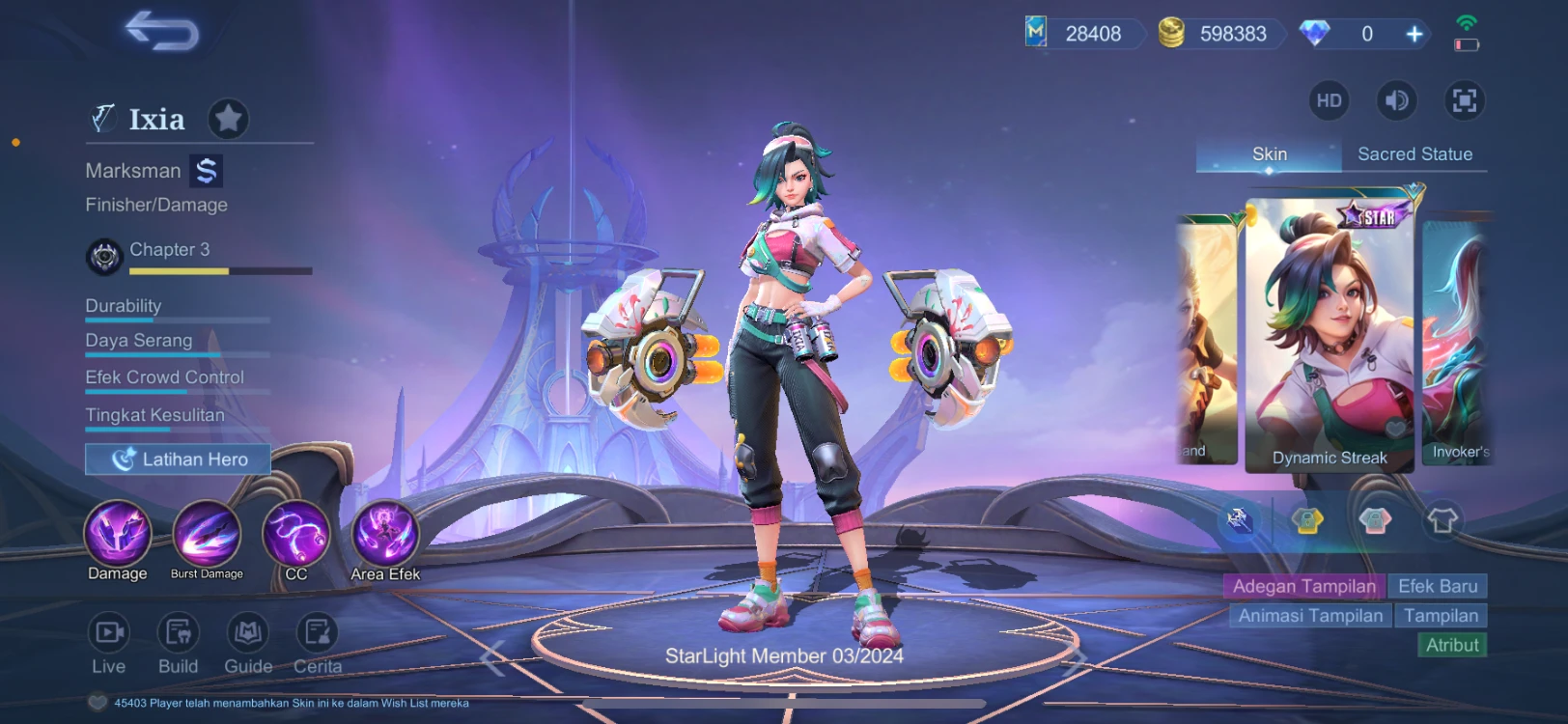View the Damage skill icon
The height and width of the screenshot is (724, 1568).
click(118, 534)
